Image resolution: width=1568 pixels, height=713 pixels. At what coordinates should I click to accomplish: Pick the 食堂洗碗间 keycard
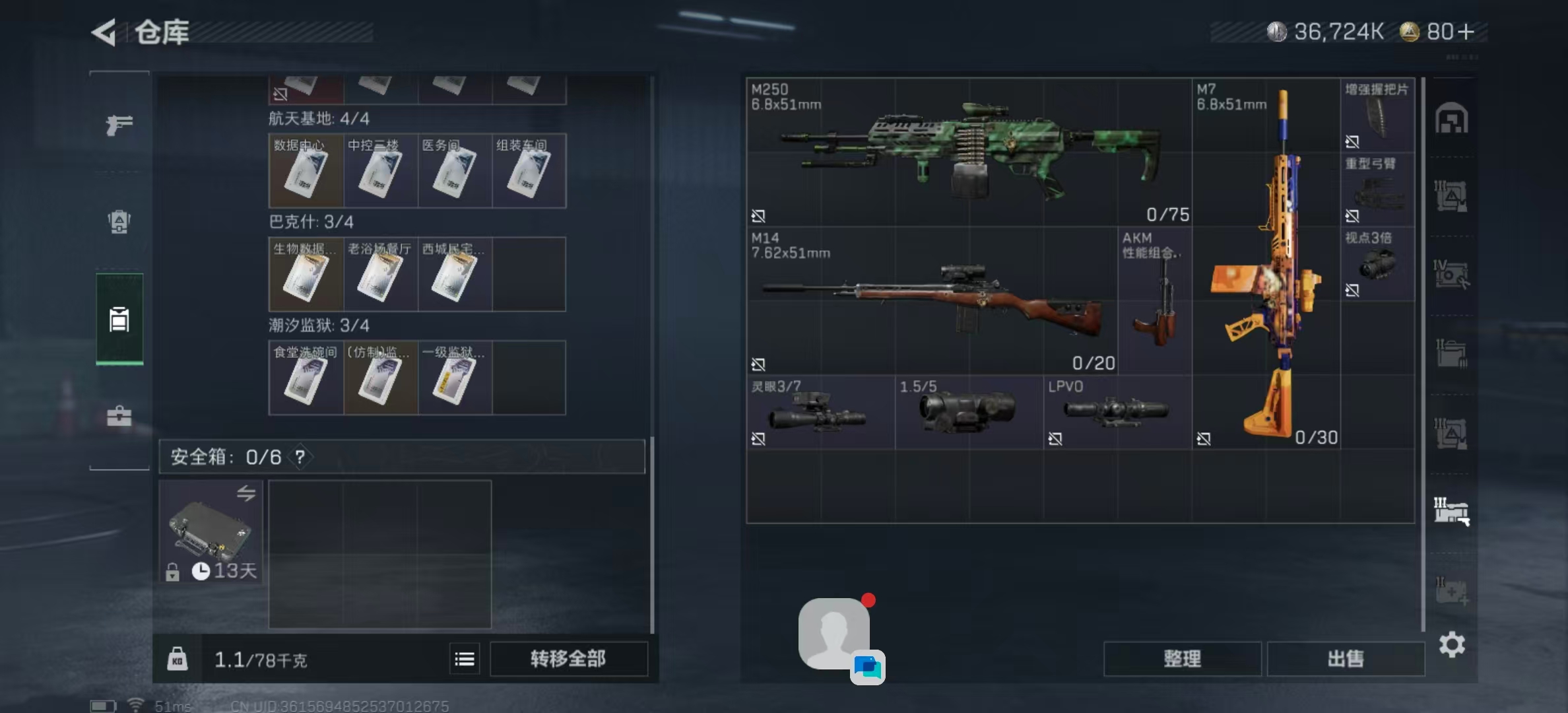coord(306,378)
